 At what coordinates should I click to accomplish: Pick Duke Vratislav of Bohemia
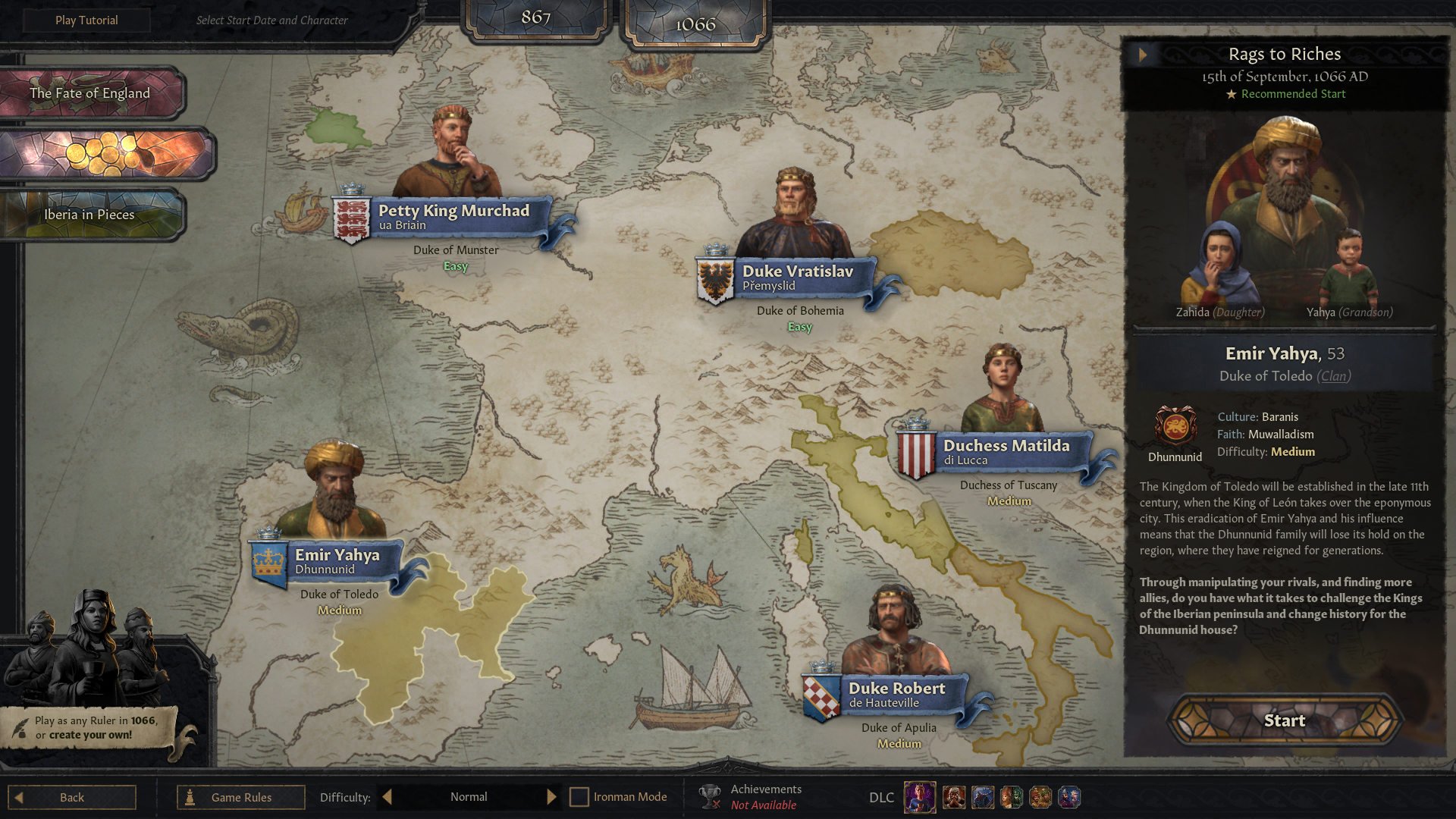[x=797, y=277]
